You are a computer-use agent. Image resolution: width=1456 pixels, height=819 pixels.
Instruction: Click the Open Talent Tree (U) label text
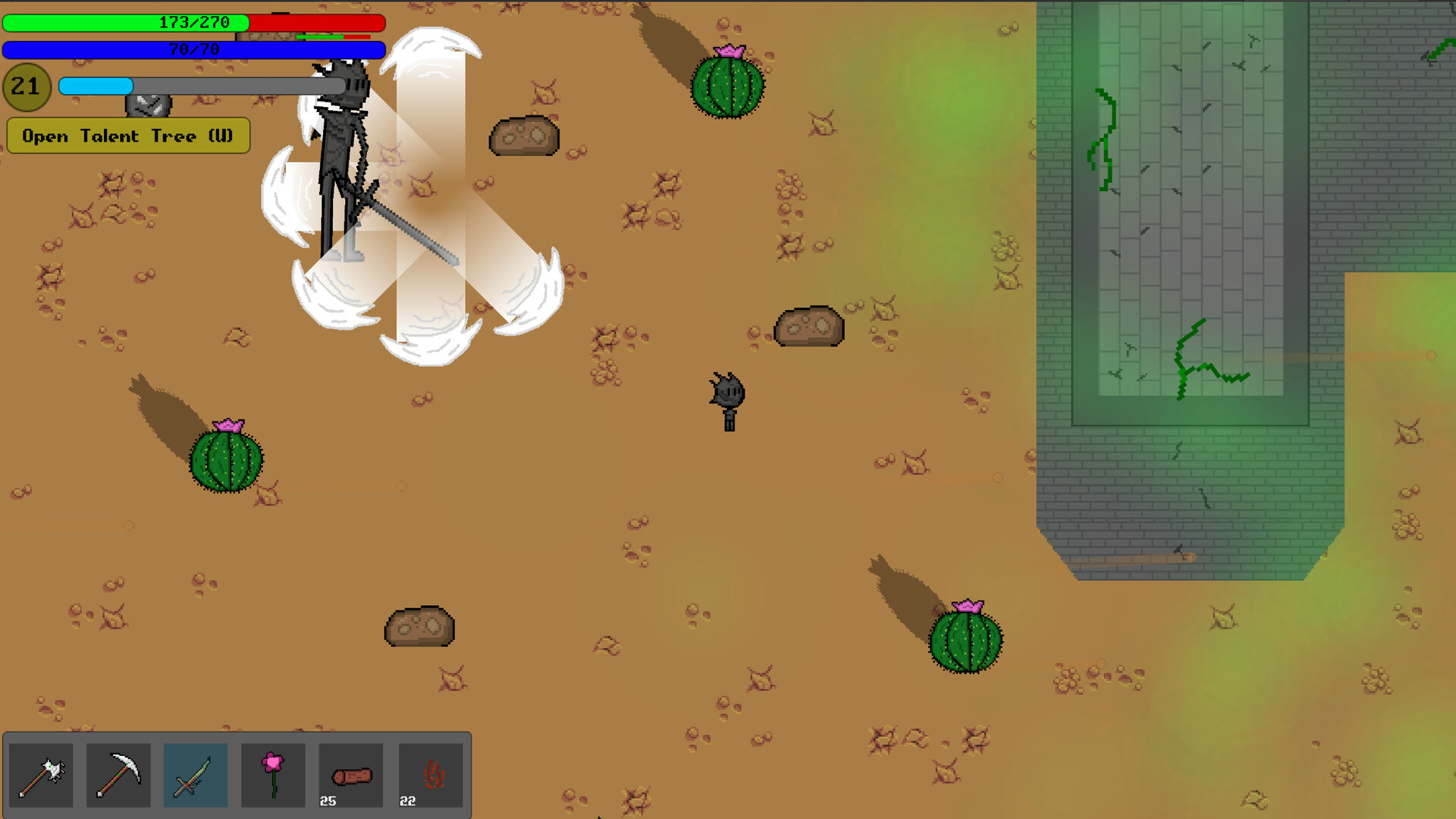[128, 136]
